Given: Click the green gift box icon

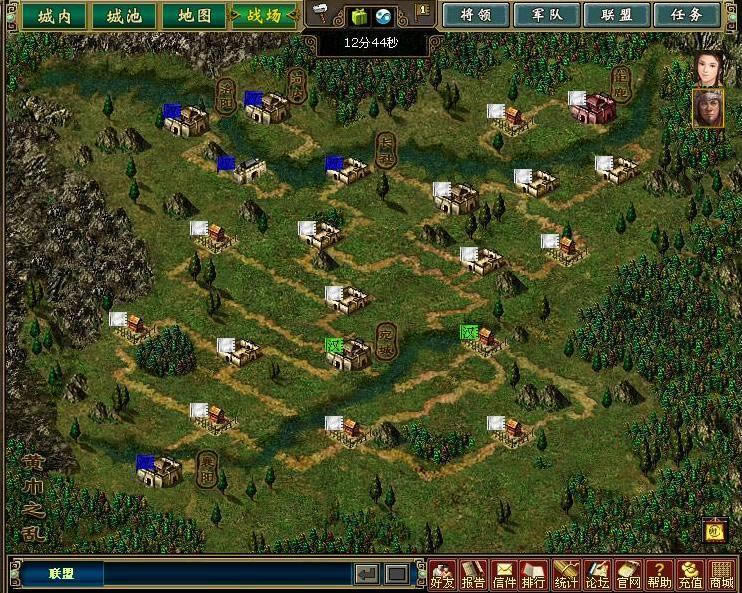Looking at the screenshot, I should pos(359,15).
